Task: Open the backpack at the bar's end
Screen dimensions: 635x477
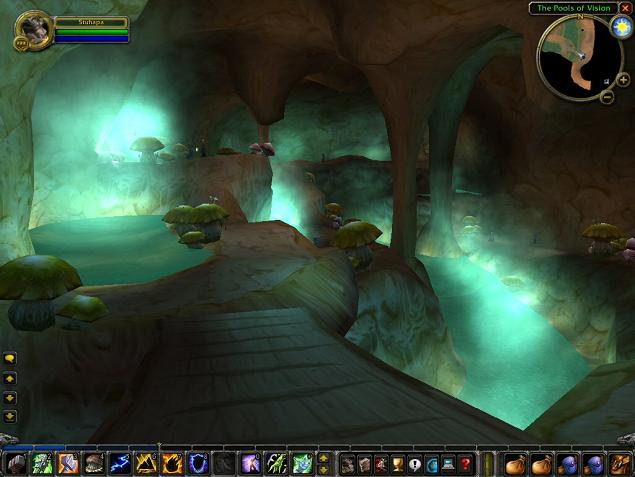Action: pos(620,464)
